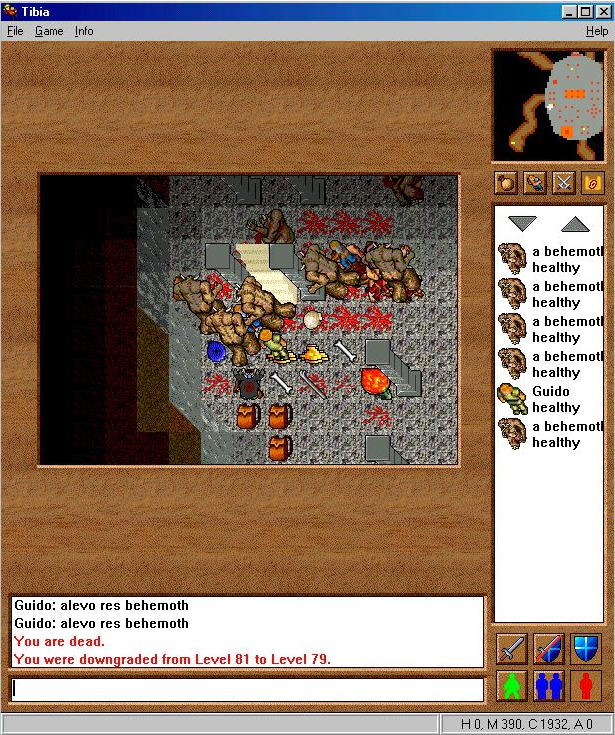615x735 pixels.
Task: Switch to full defense shield mode
Action: (586, 649)
